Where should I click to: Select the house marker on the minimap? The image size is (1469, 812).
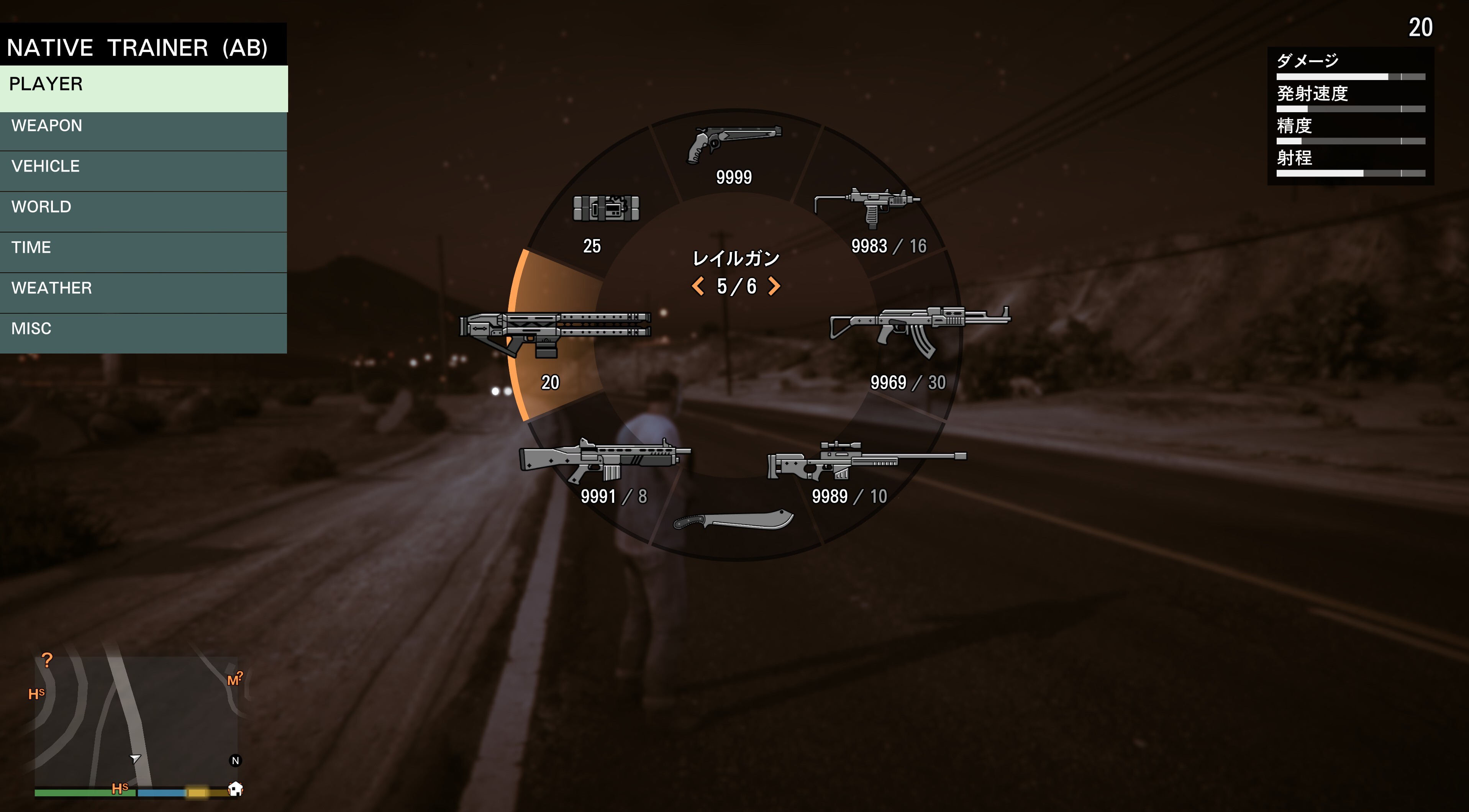pyautogui.click(x=236, y=789)
